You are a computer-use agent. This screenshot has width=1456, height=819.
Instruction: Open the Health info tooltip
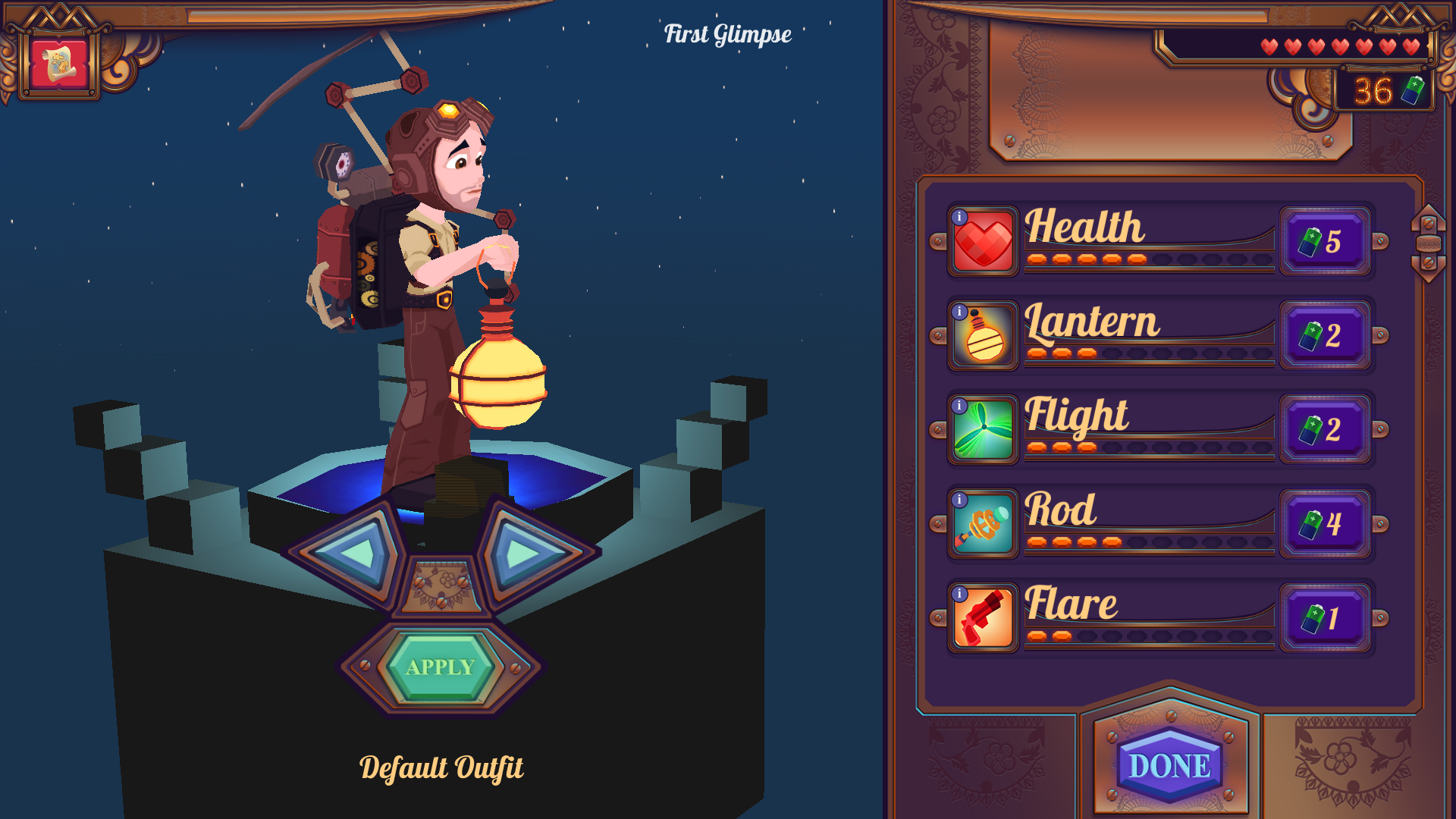960,217
